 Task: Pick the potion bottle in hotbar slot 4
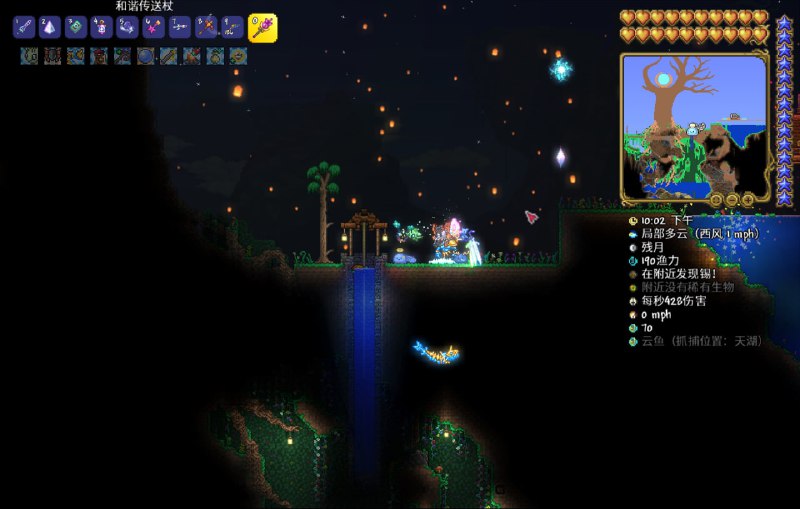point(102,28)
